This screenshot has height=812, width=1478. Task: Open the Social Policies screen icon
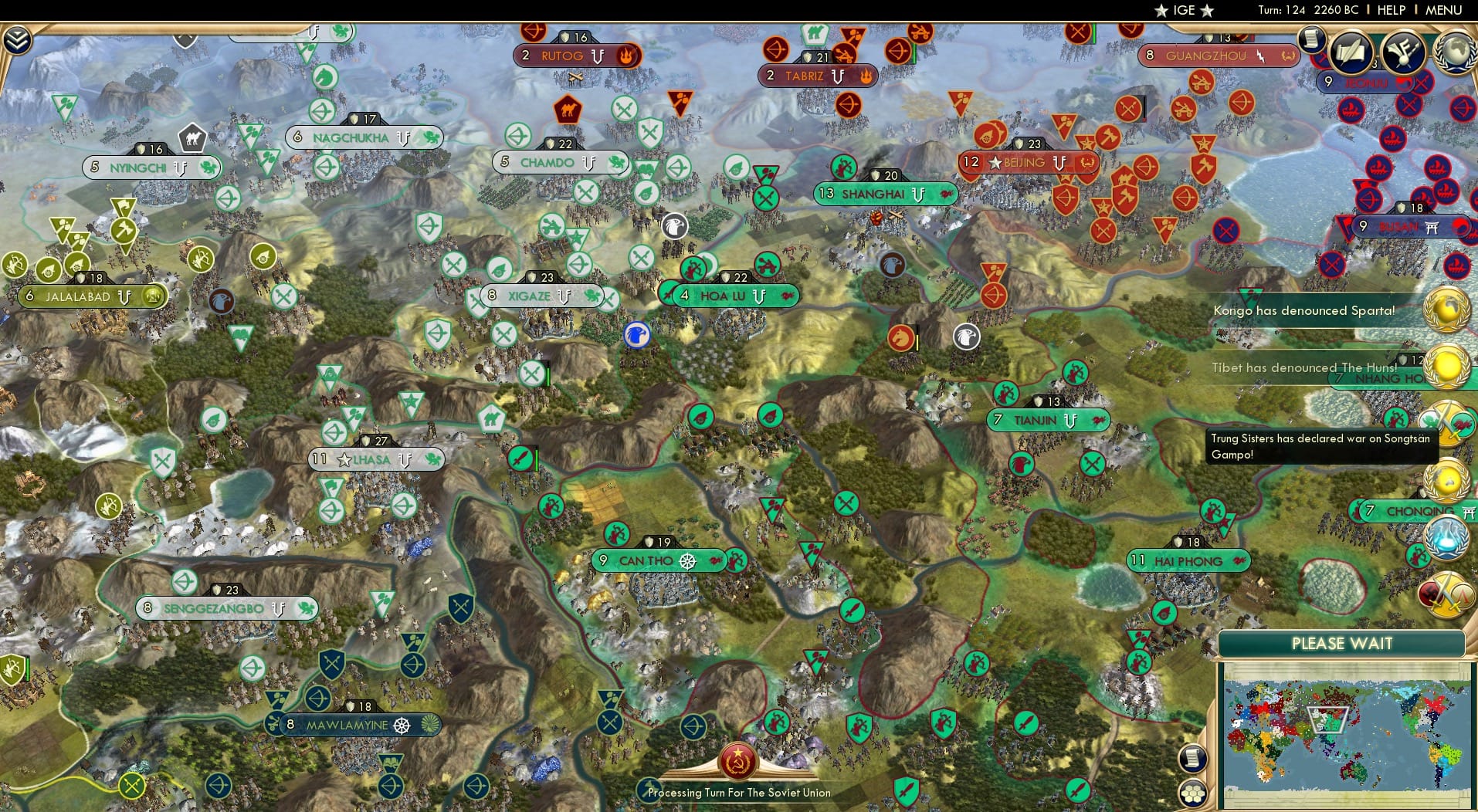pyautogui.click(x=1351, y=51)
